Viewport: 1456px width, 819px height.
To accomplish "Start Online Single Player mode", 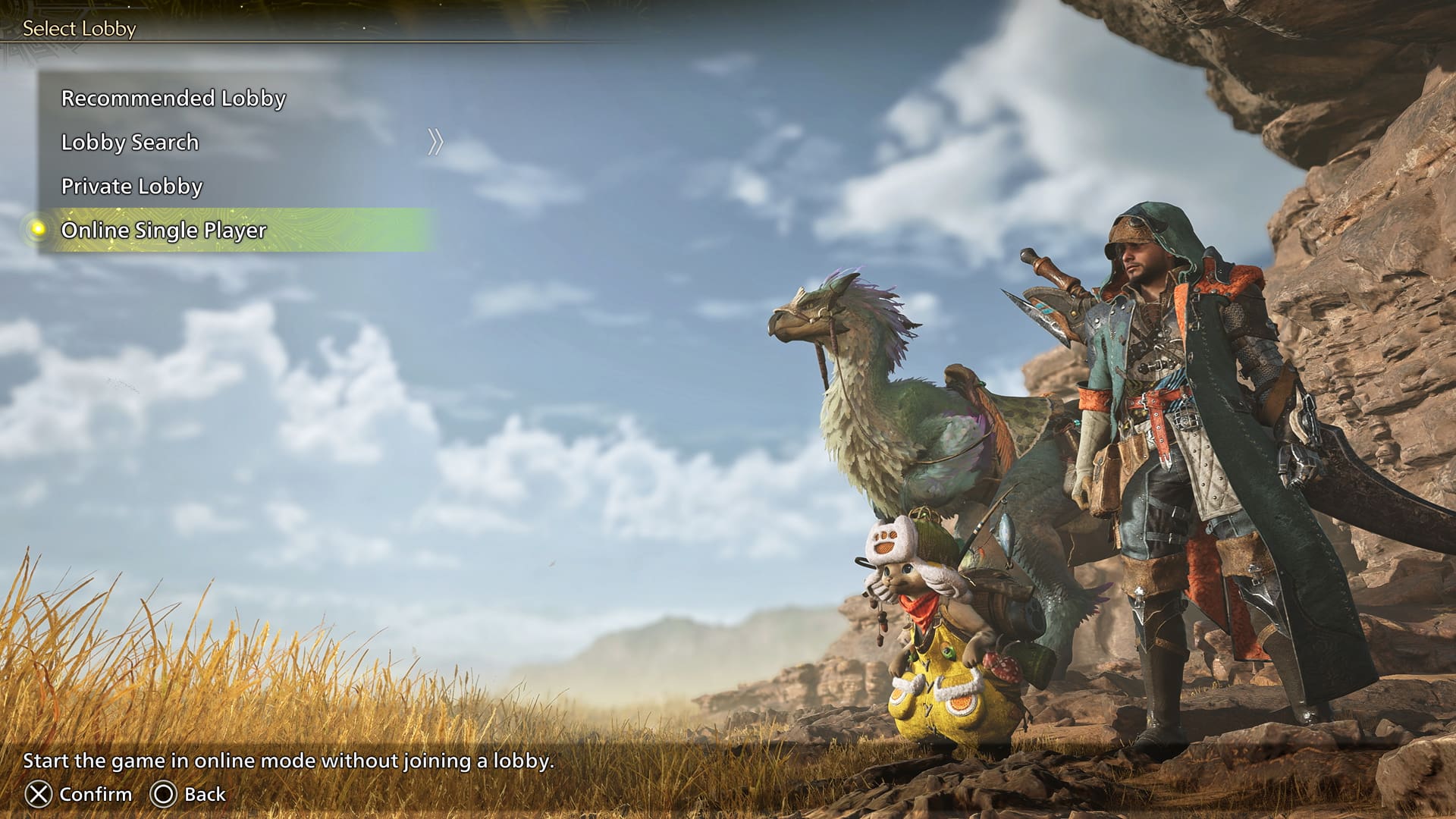I will [164, 231].
